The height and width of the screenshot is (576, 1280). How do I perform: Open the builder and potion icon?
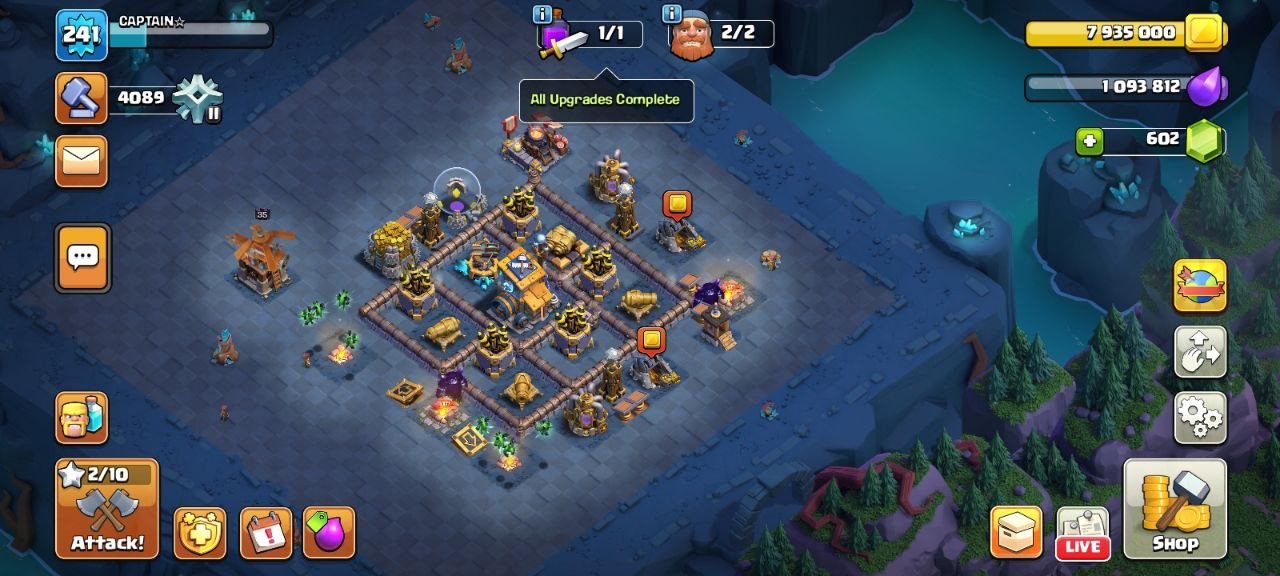(82, 417)
